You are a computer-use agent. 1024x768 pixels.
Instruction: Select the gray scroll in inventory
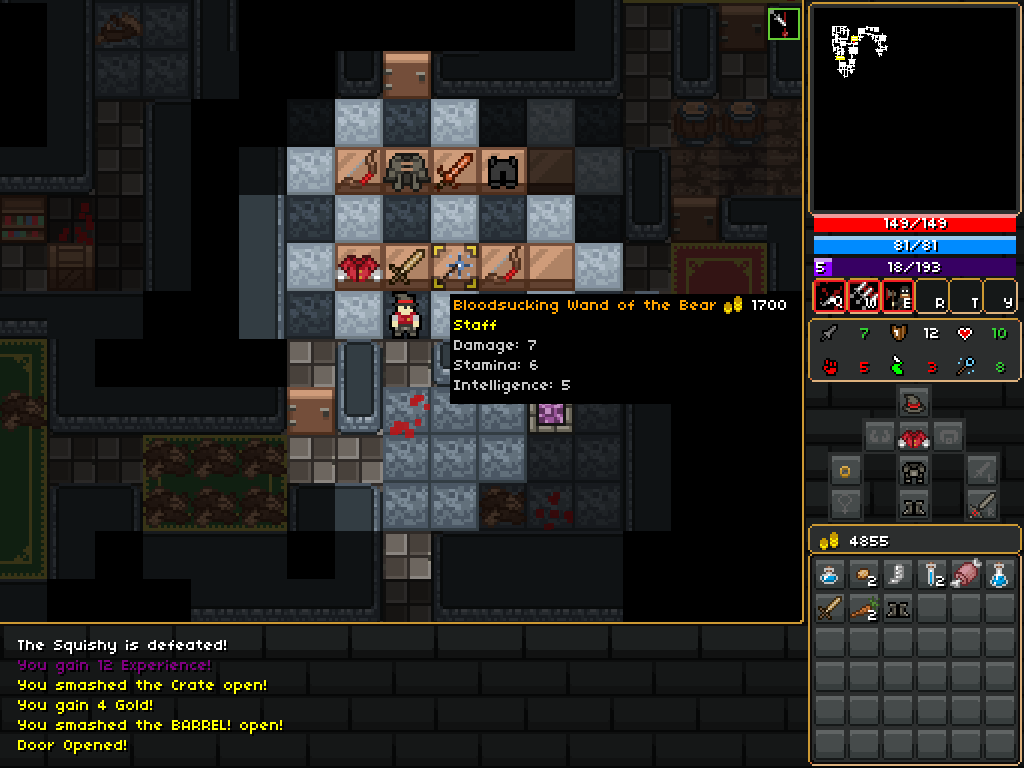[x=897, y=575]
